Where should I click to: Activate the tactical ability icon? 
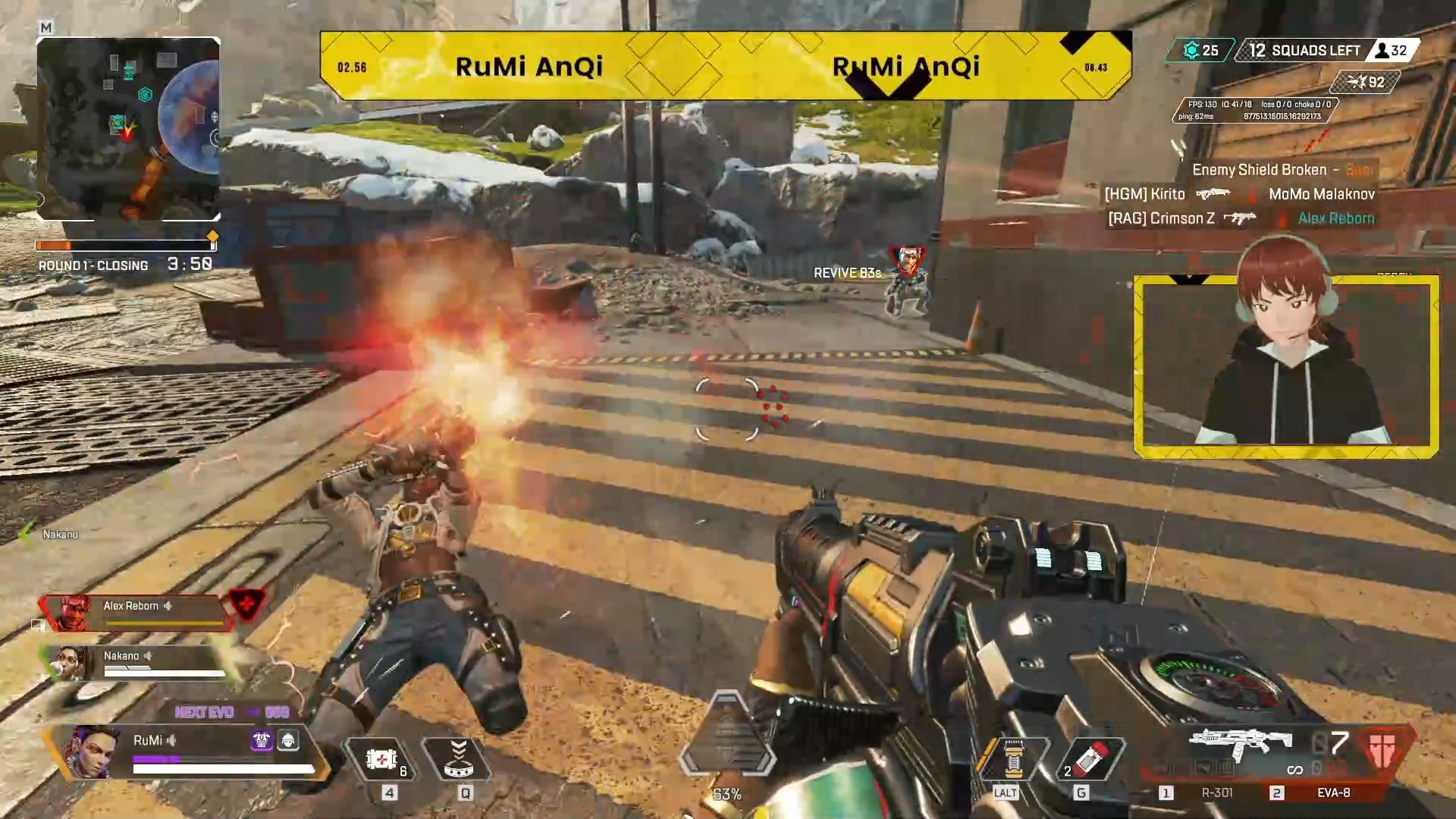point(458,760)
